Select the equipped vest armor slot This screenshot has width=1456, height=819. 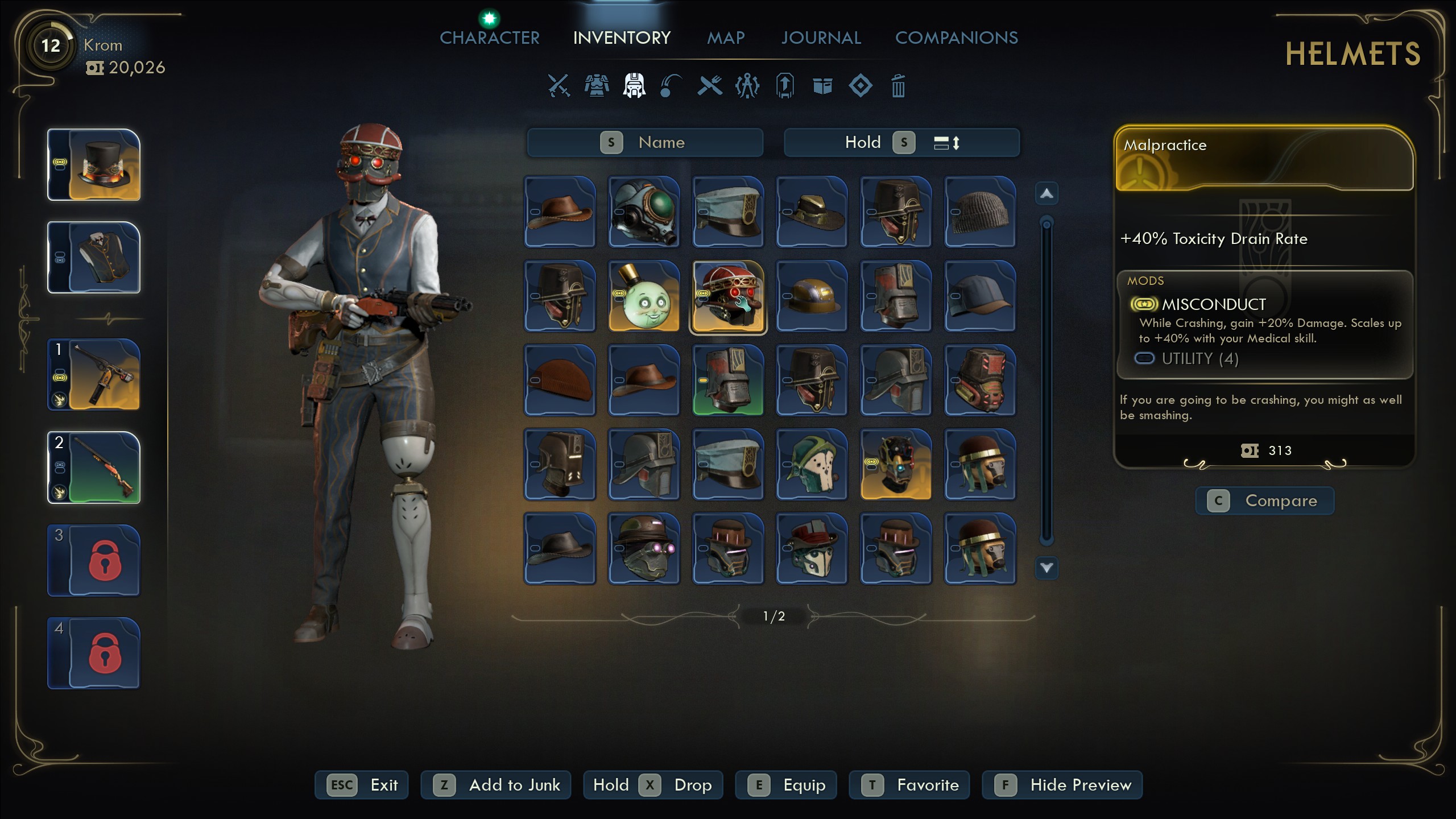point(94,258)
